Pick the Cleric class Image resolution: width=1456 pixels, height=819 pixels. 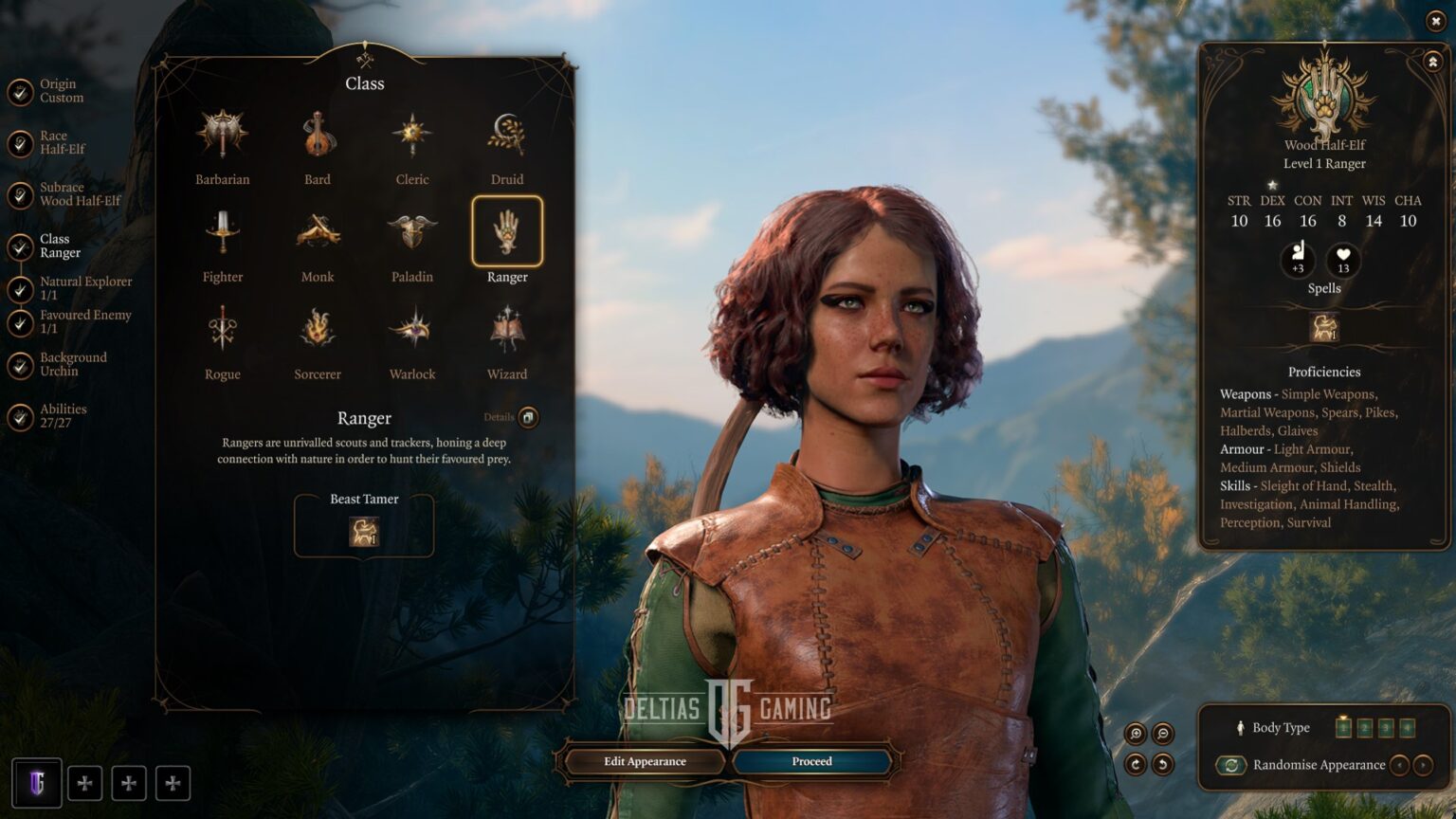coord(412,135)
